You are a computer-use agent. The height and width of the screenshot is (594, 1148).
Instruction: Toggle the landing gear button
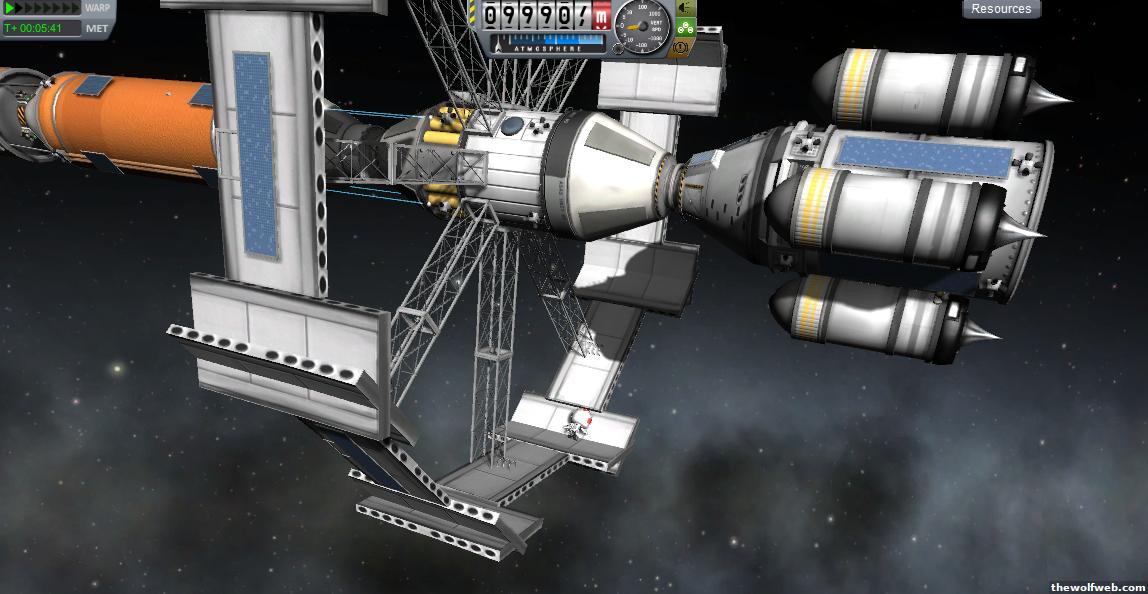pos(686,27)
